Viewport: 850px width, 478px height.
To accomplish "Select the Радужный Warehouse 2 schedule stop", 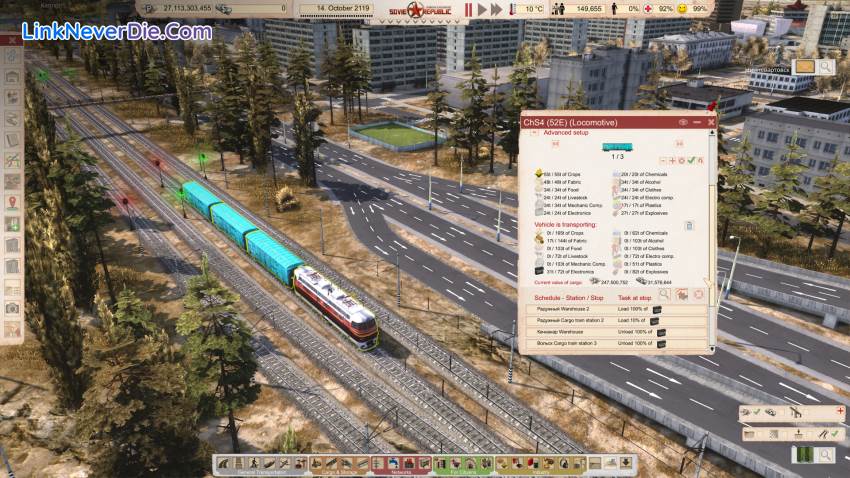I will pos(566,308).
